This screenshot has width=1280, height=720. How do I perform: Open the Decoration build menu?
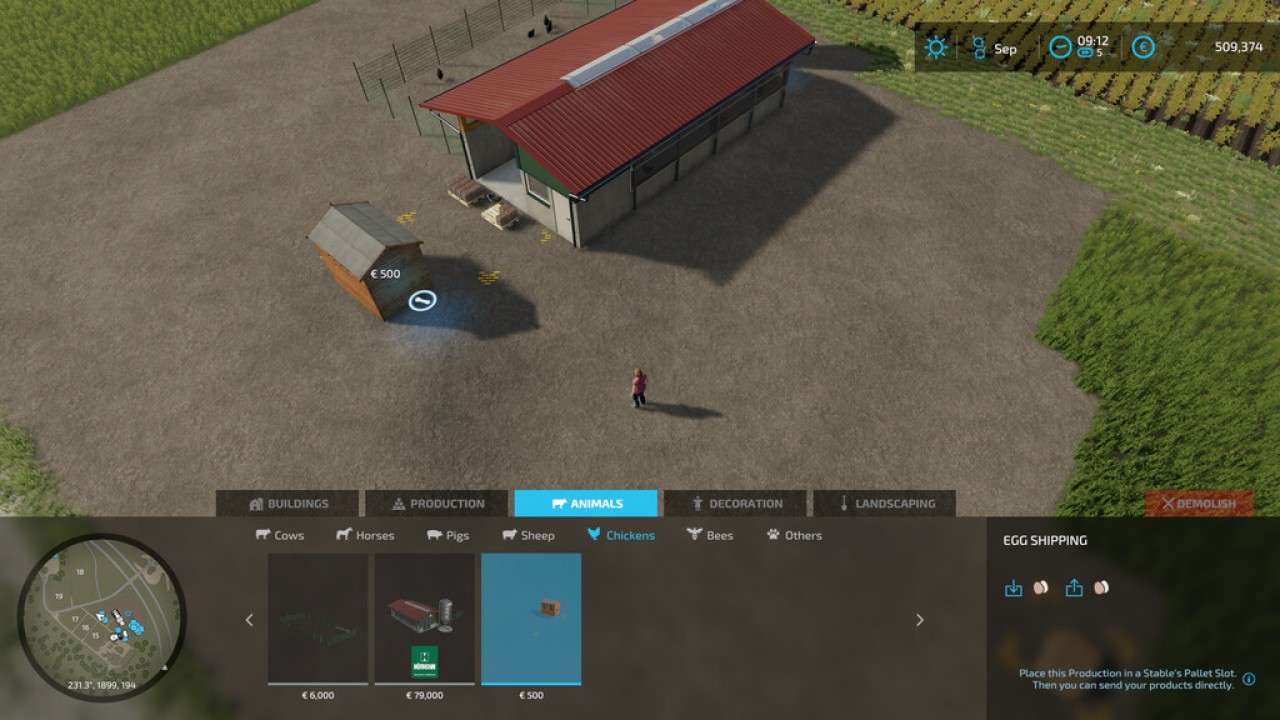tap(738, 503)
